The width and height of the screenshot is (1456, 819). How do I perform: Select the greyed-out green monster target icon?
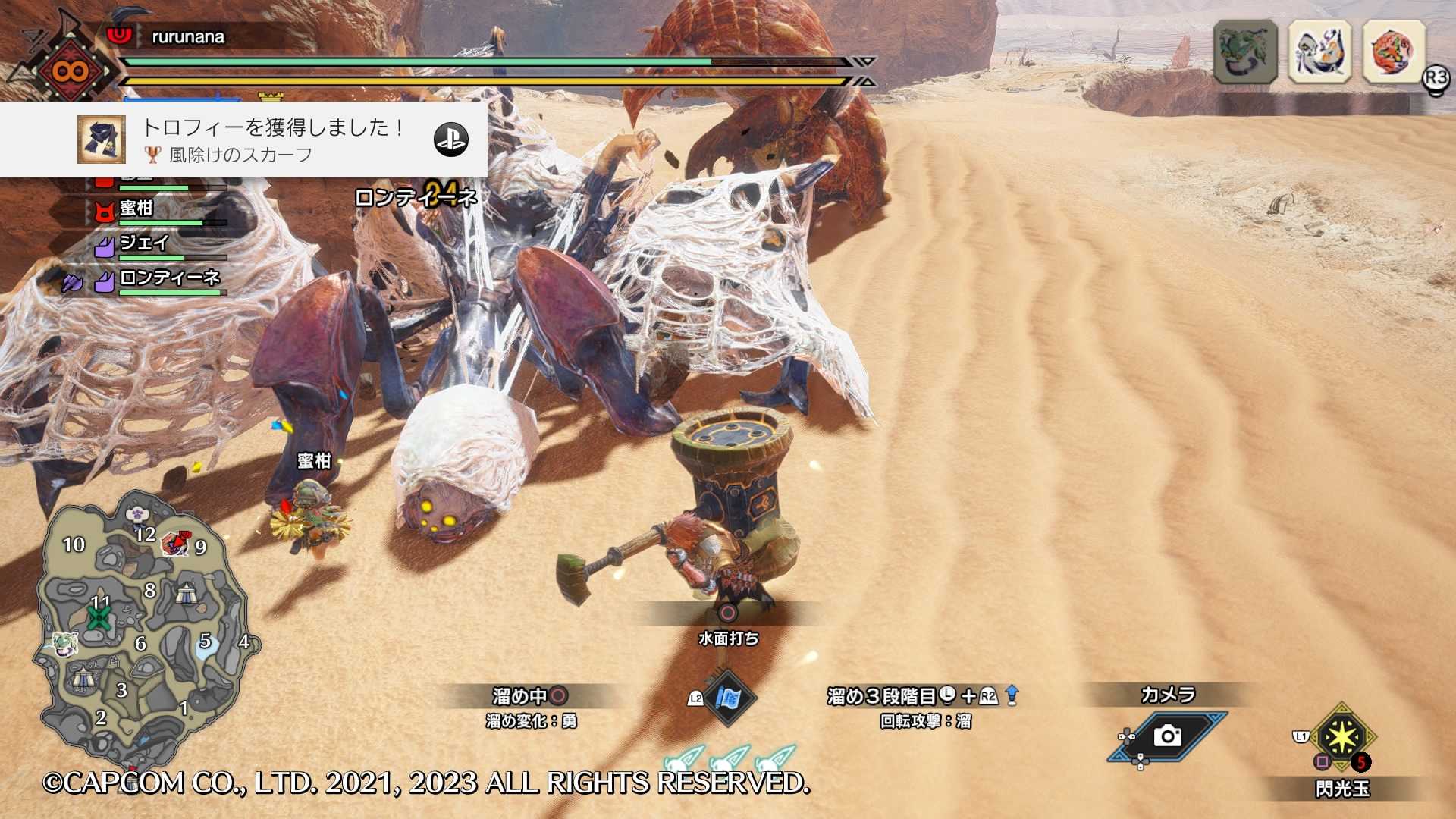(x=1245, y=52)
